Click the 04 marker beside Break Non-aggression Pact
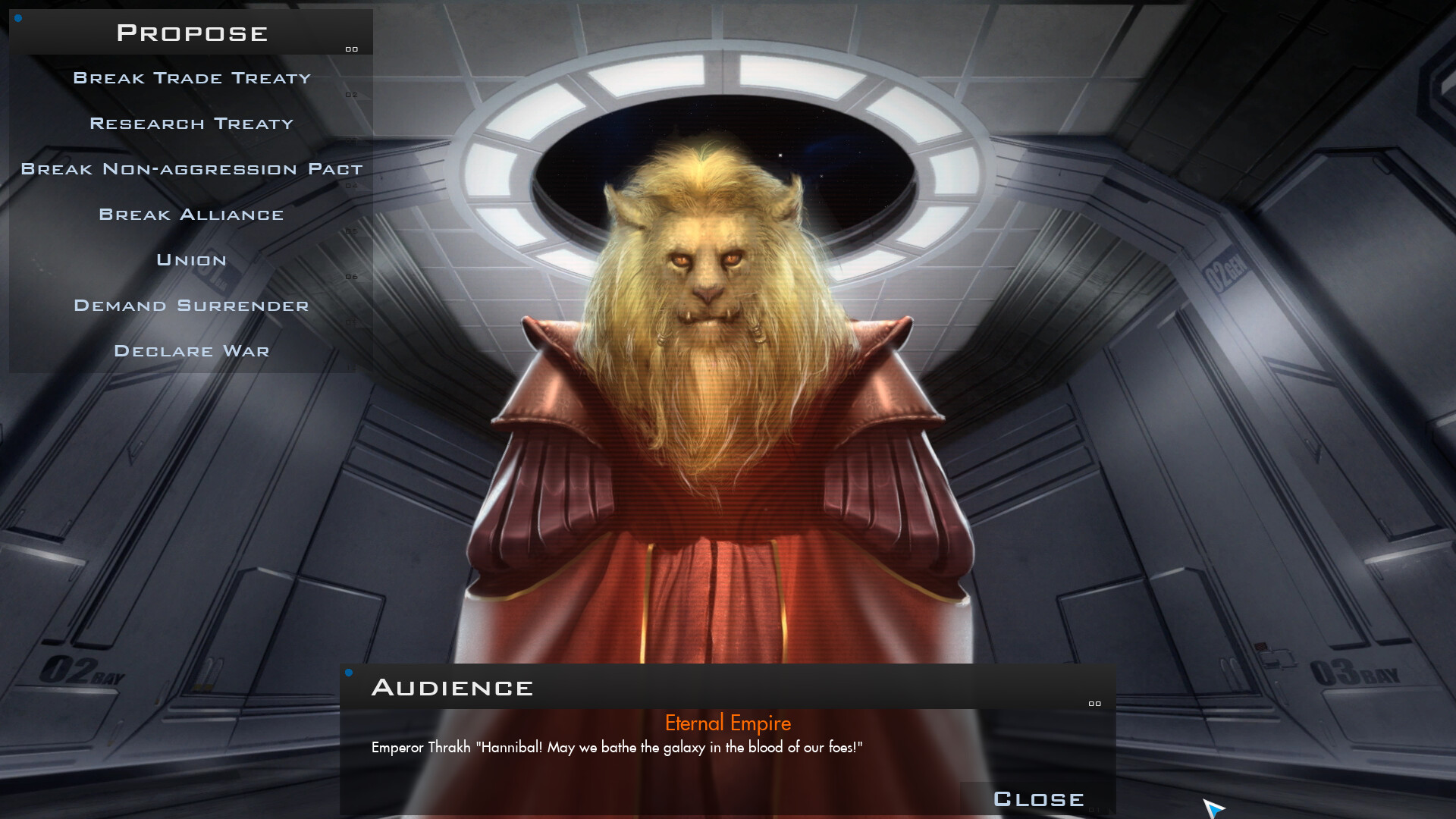 click(351, 186)
